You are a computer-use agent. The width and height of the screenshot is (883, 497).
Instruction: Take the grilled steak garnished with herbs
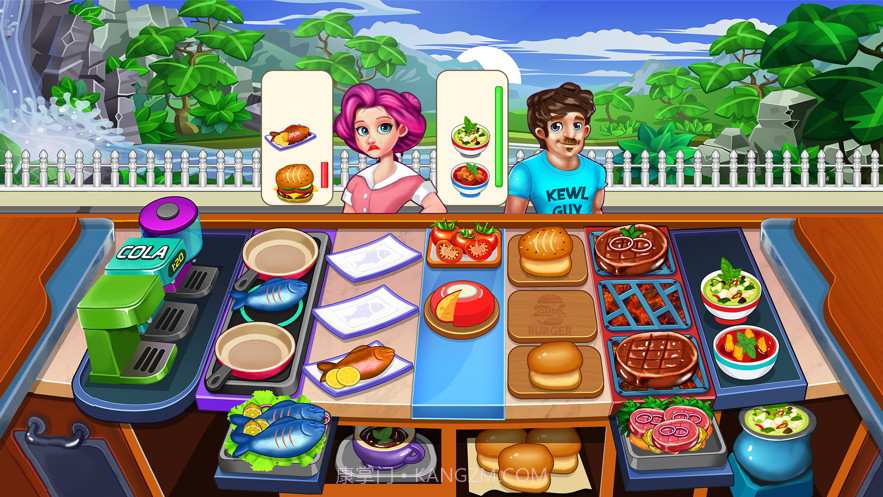629,246
